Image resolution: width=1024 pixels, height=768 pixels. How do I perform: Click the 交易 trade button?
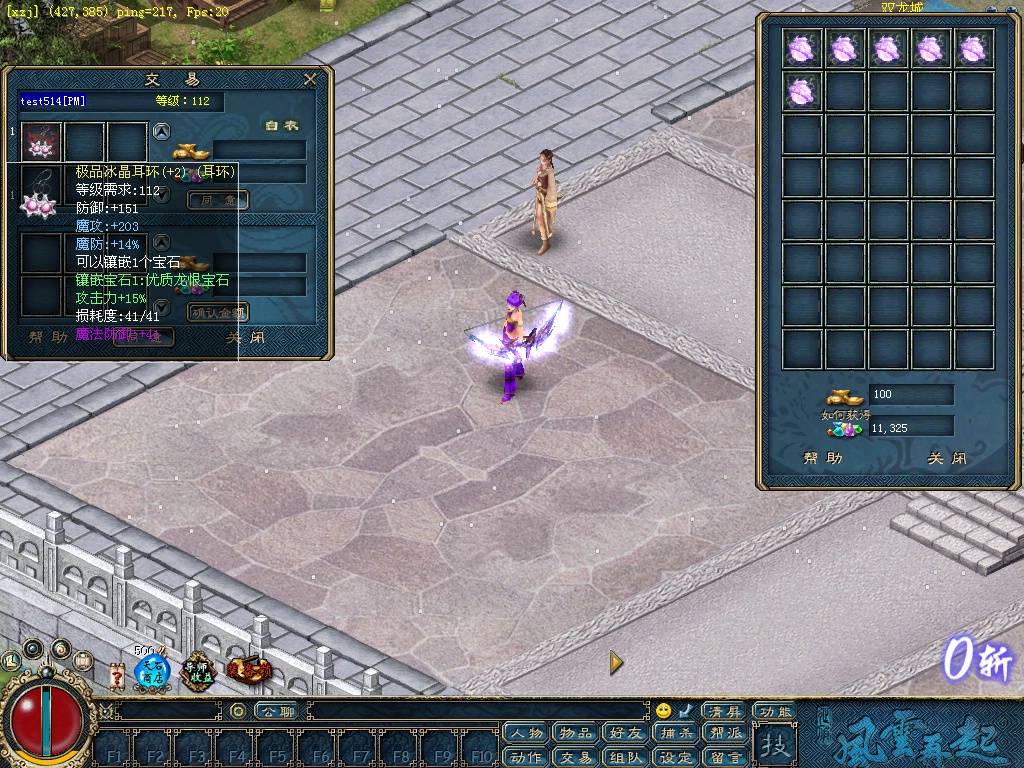[575, 757]
